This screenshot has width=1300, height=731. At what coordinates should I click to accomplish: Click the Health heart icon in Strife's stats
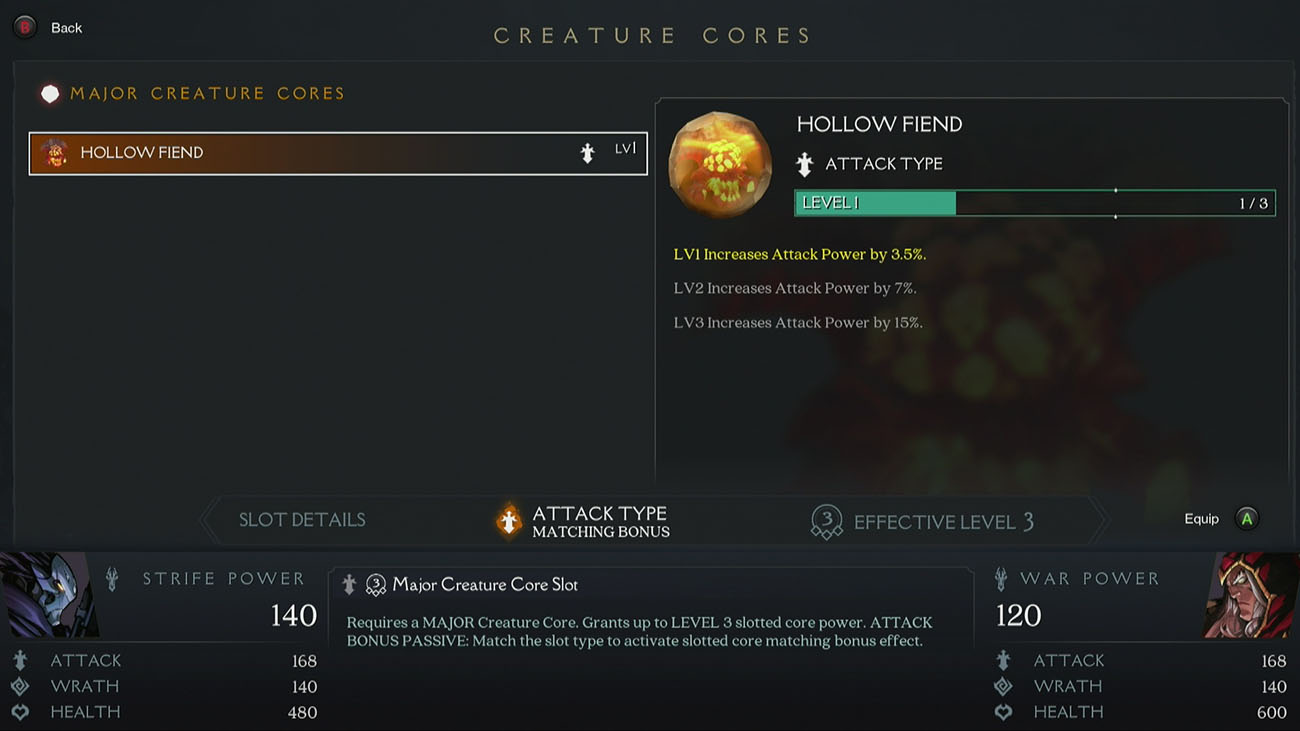click(20, 711)
